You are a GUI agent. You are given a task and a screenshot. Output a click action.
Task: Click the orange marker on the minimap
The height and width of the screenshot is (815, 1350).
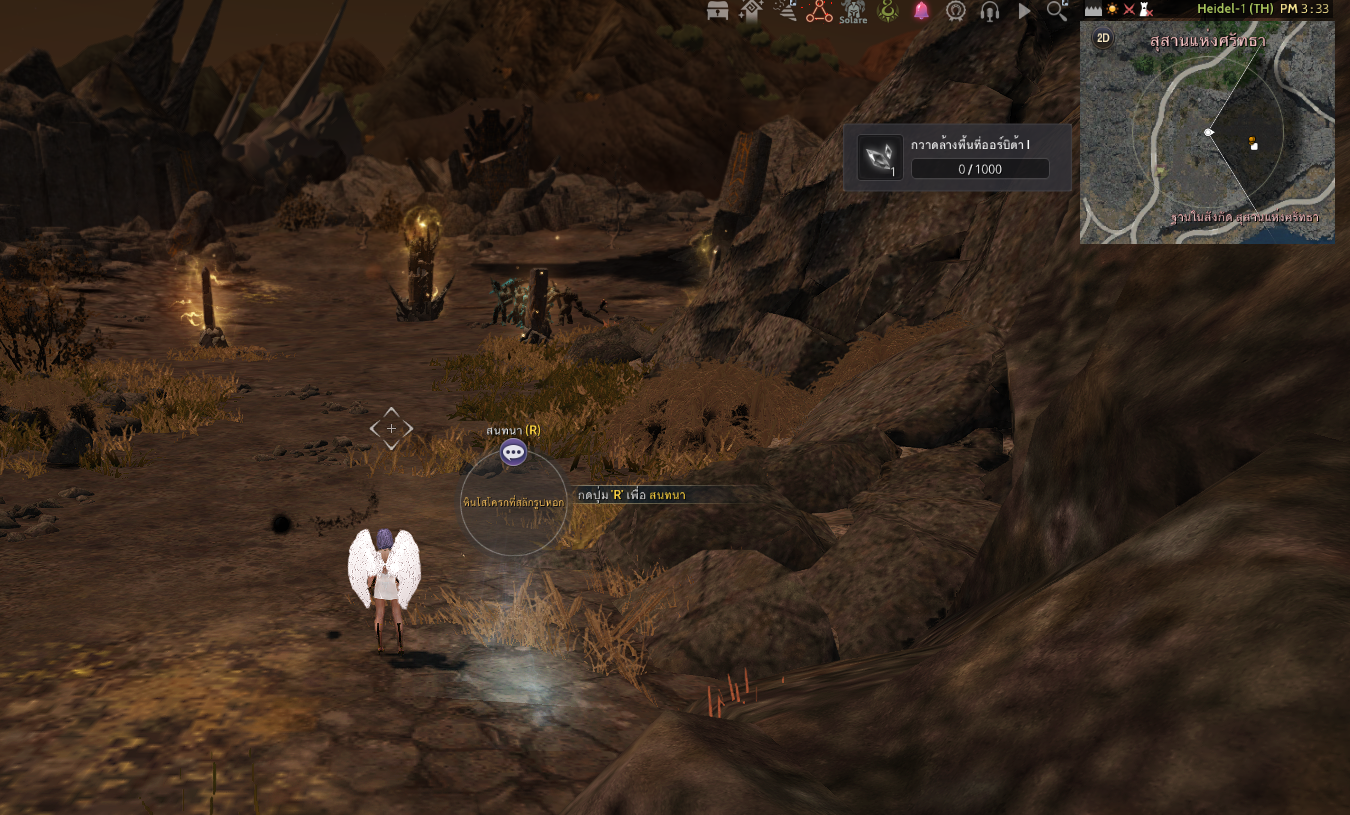click(1252, 140)
